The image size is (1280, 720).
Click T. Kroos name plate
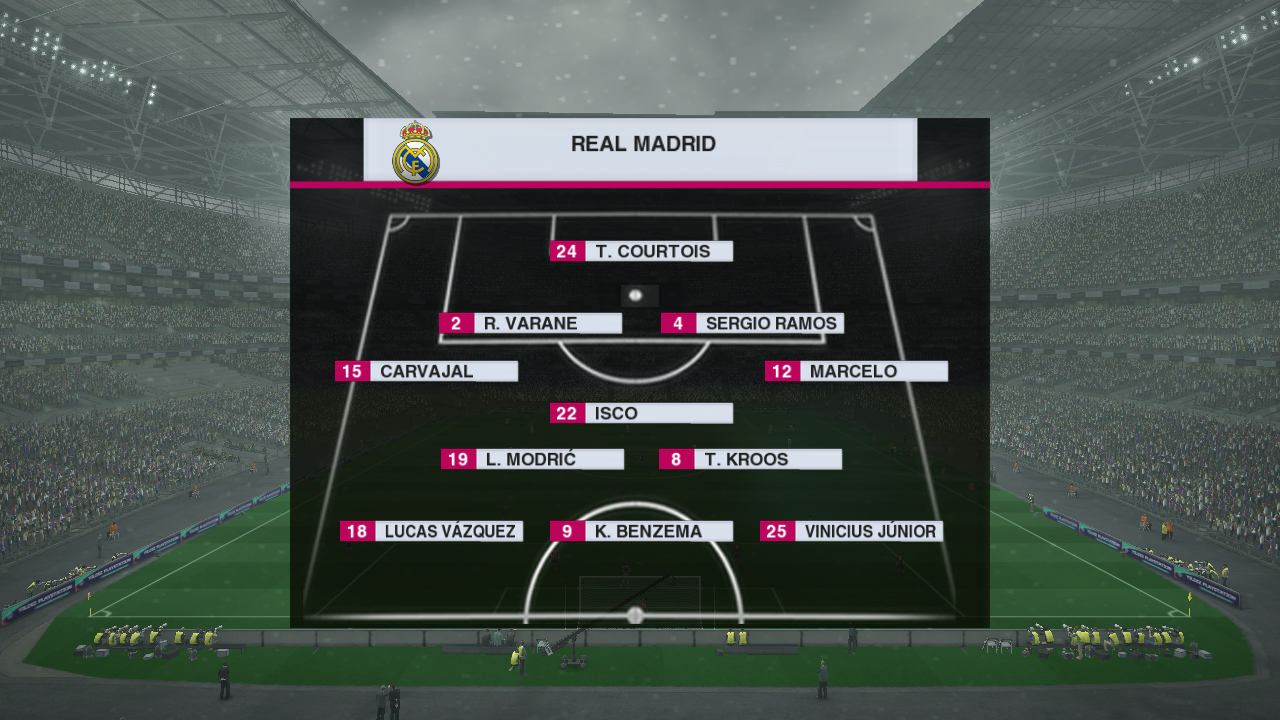click(x=750, y=459)
